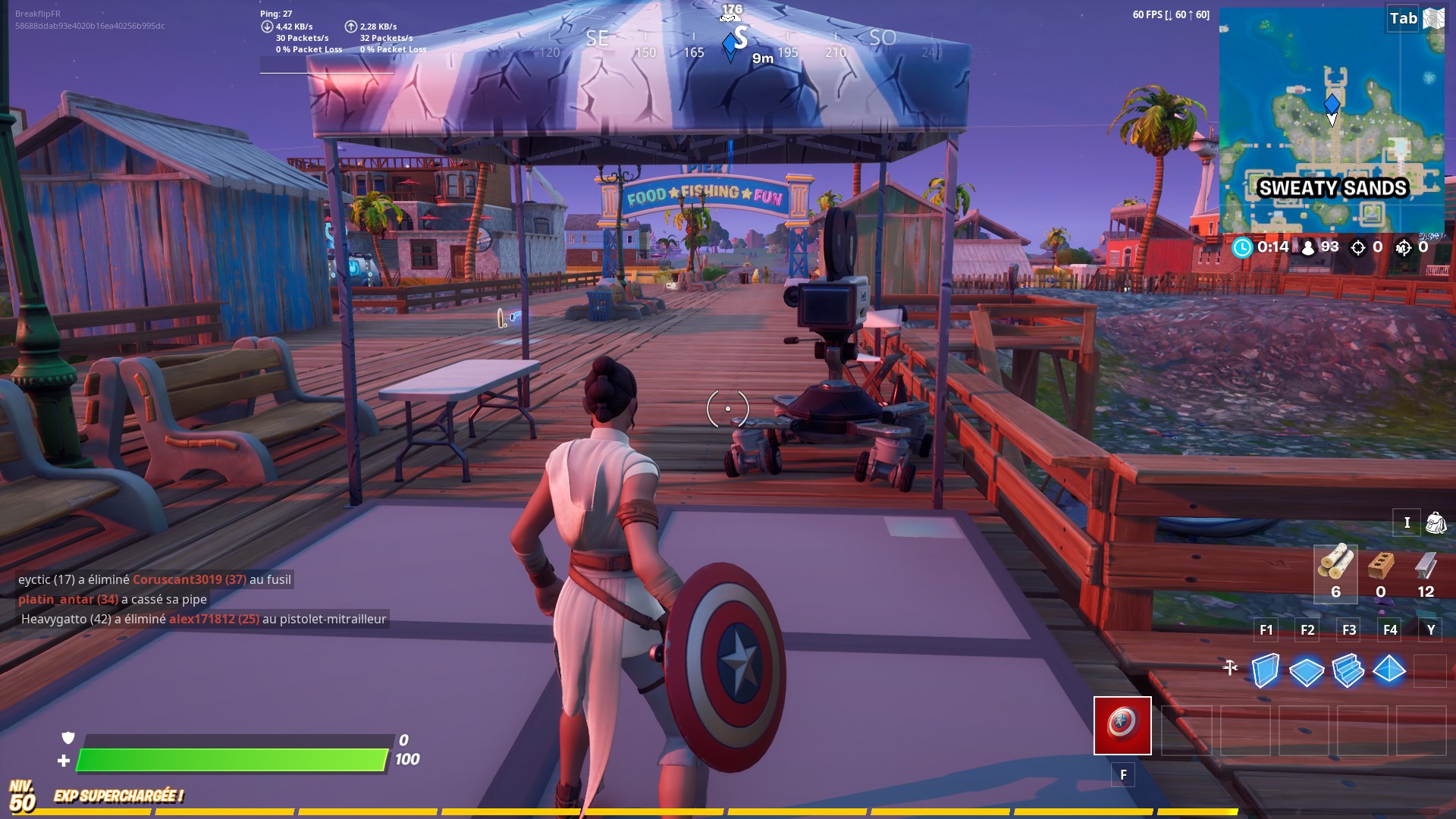
Task: Select the stairs building piece
Action: [1348, 670]
